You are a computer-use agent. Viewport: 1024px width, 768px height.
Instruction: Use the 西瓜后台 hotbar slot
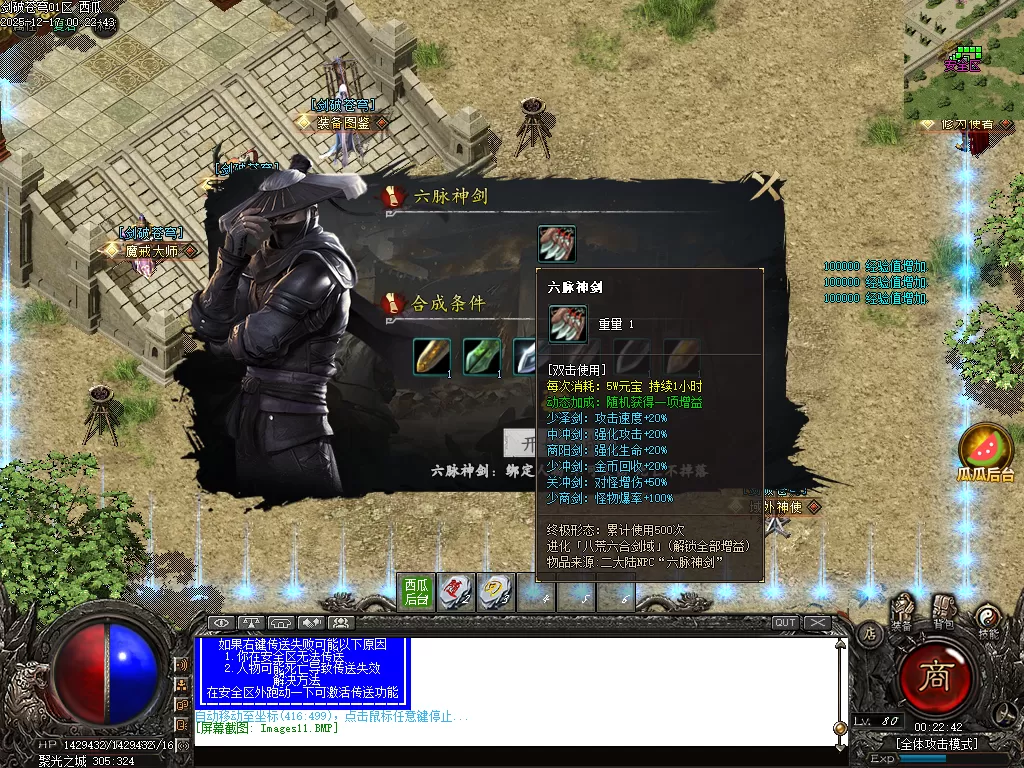click(416, 592)
